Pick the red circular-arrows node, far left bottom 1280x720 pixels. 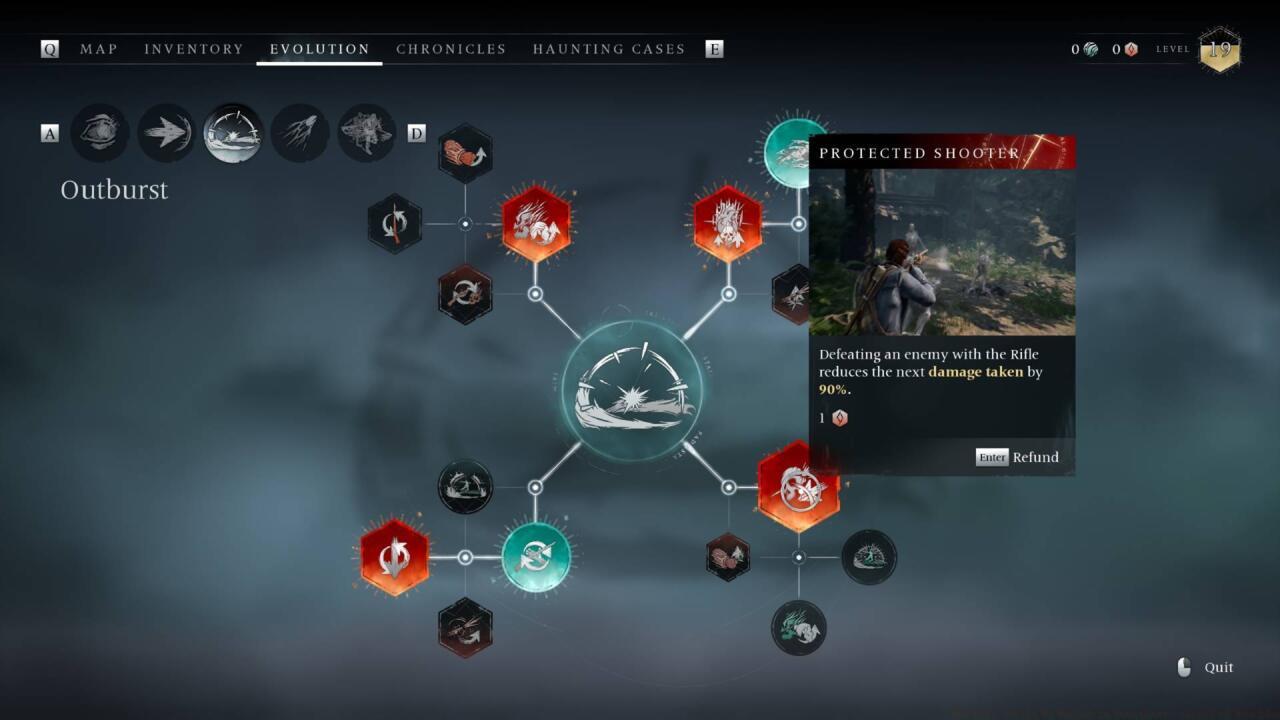point(394,557)
